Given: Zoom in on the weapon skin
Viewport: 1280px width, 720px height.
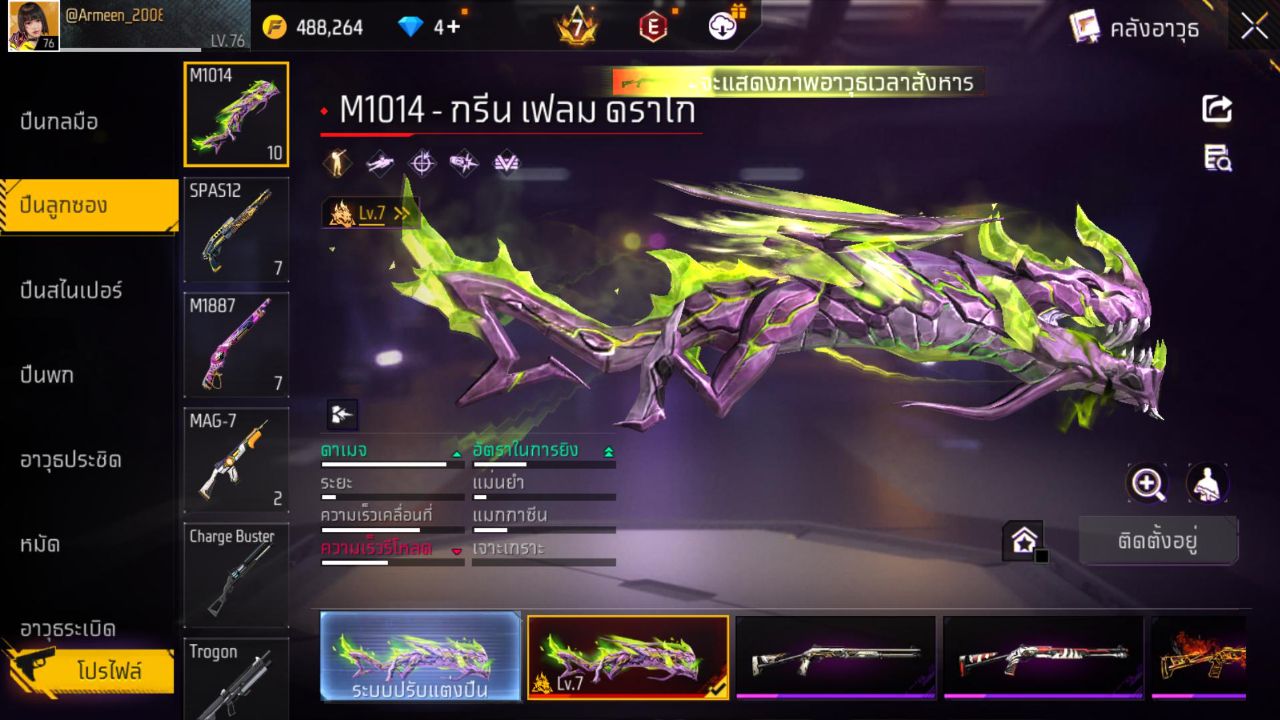Looking at the screenshot, I should (x=1147, y=484).
